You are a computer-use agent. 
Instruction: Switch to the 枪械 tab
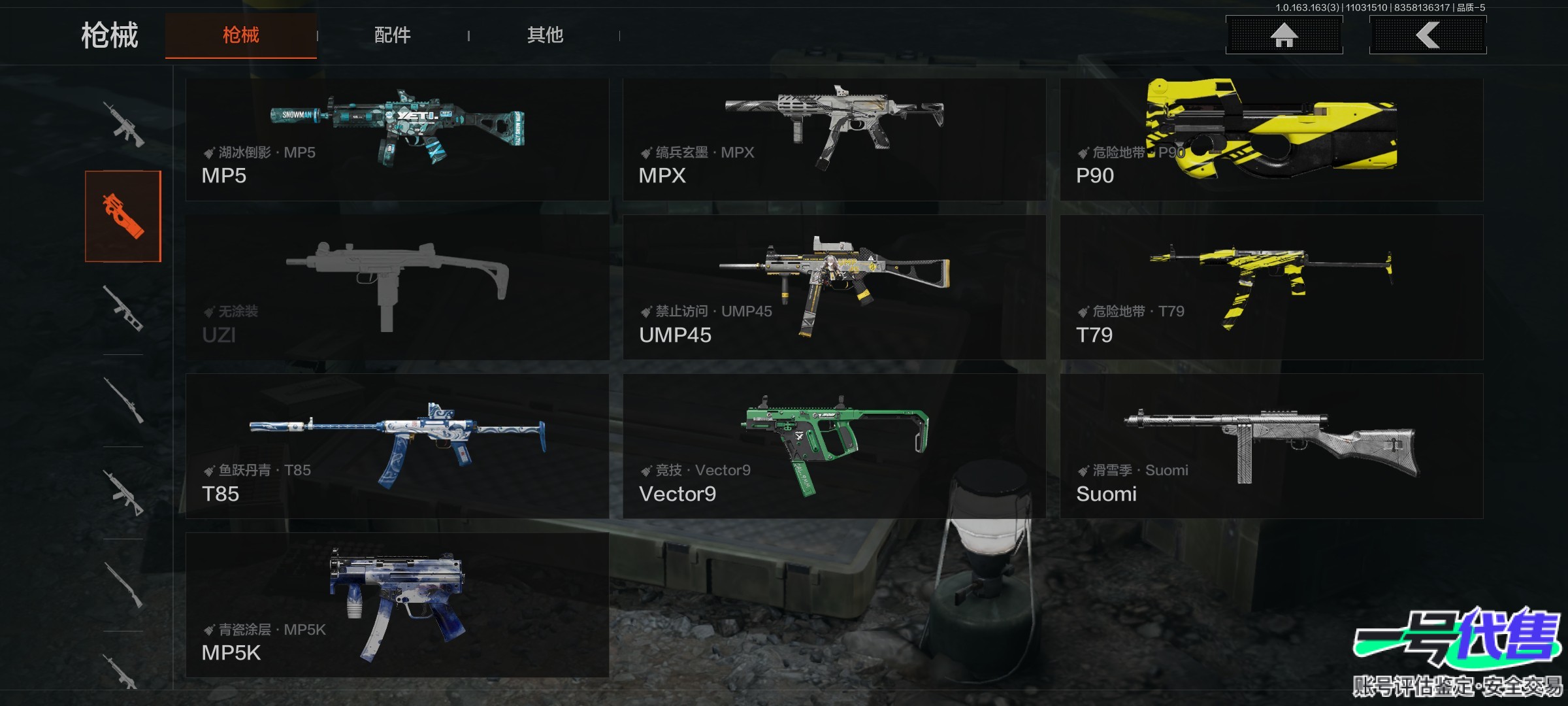240,35
